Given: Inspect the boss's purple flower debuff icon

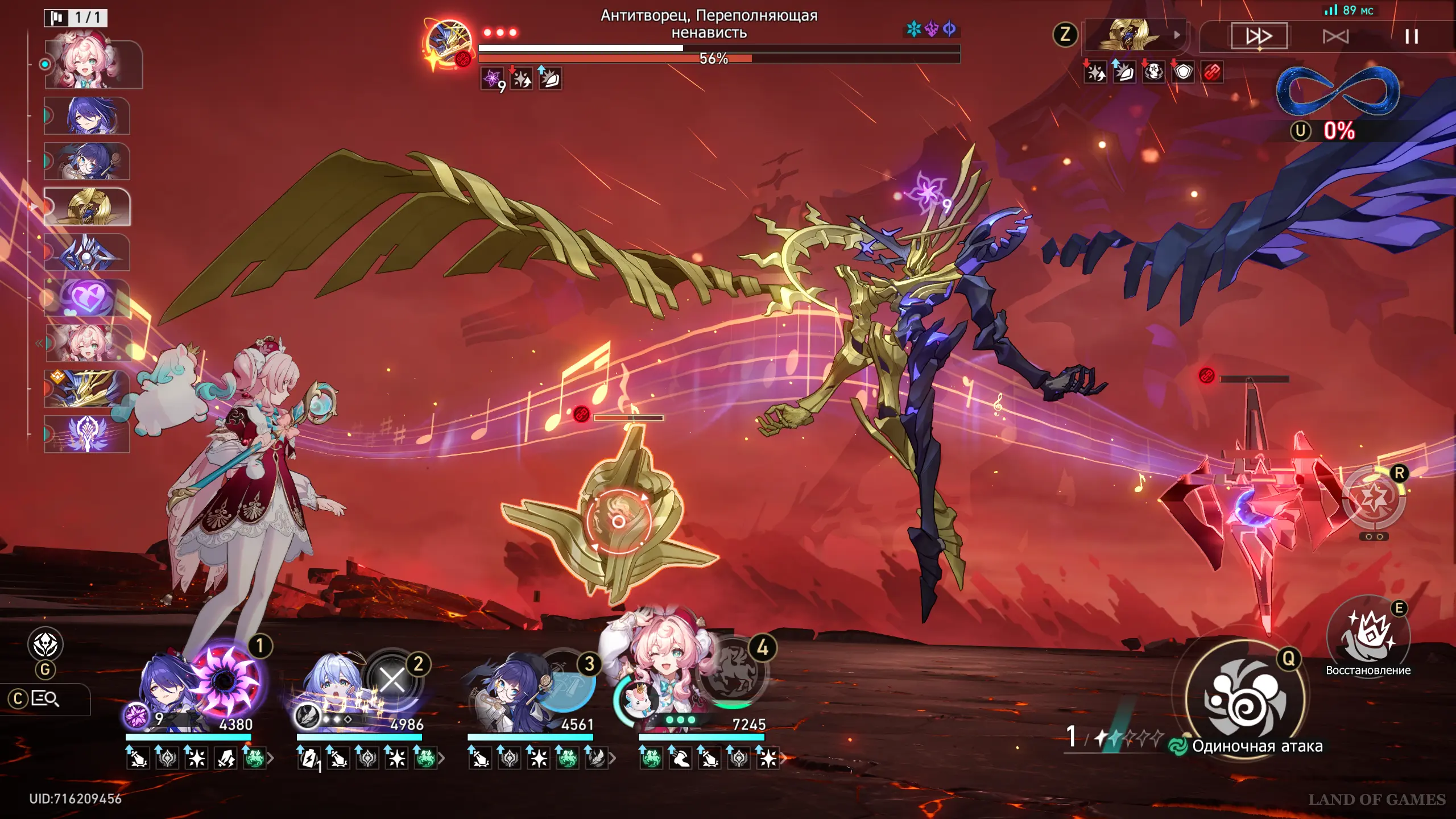Looking at the screenshot, I should click(492, 78).
